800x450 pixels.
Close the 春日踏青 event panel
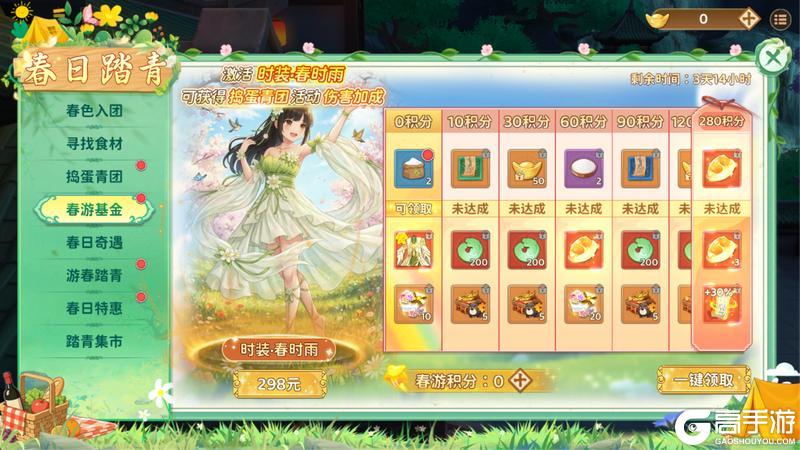[x=773, y=57]
